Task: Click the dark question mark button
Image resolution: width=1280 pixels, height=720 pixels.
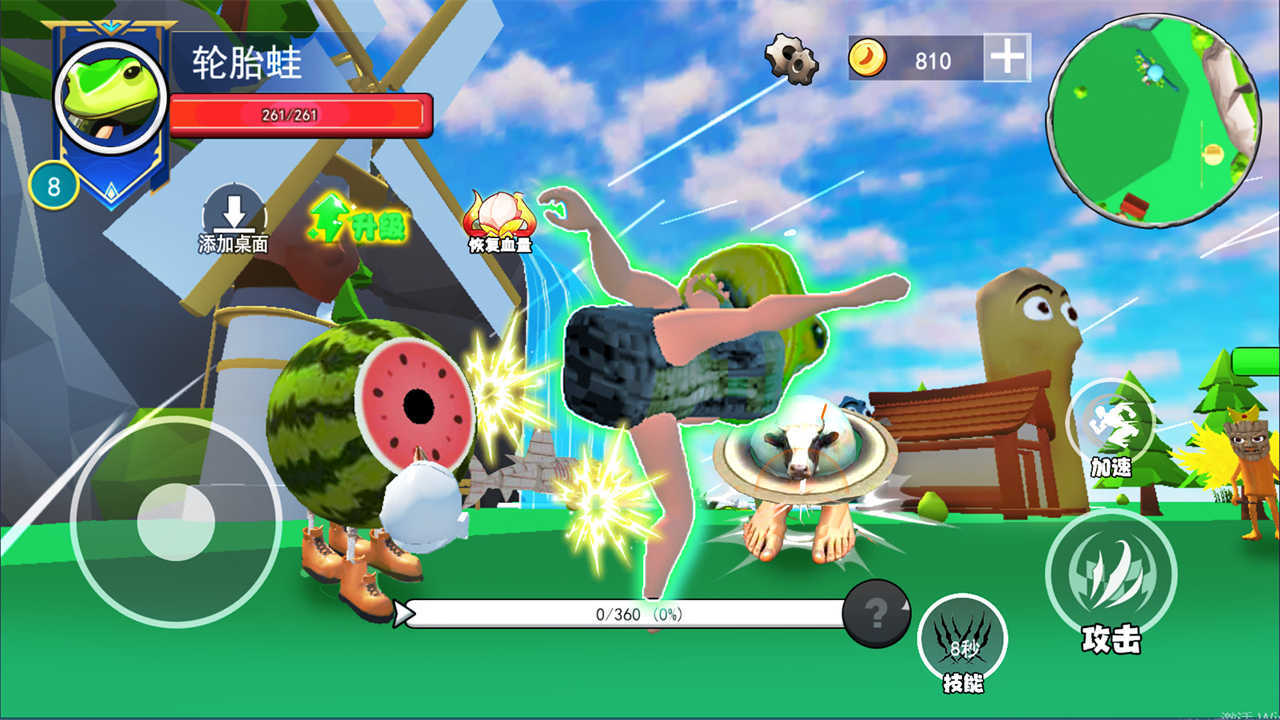Action: 876,613
